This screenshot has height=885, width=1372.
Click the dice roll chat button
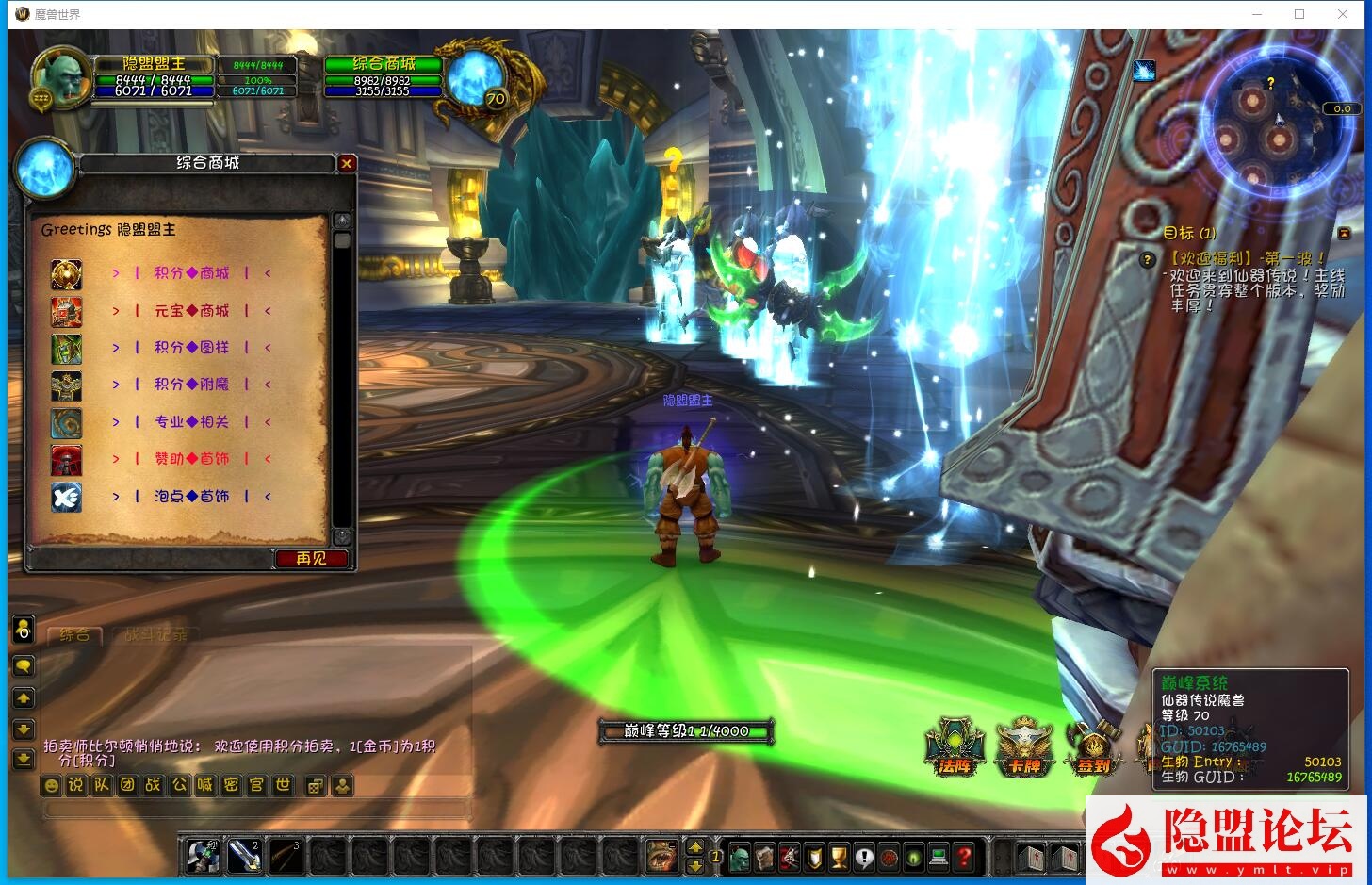point(316,786)
